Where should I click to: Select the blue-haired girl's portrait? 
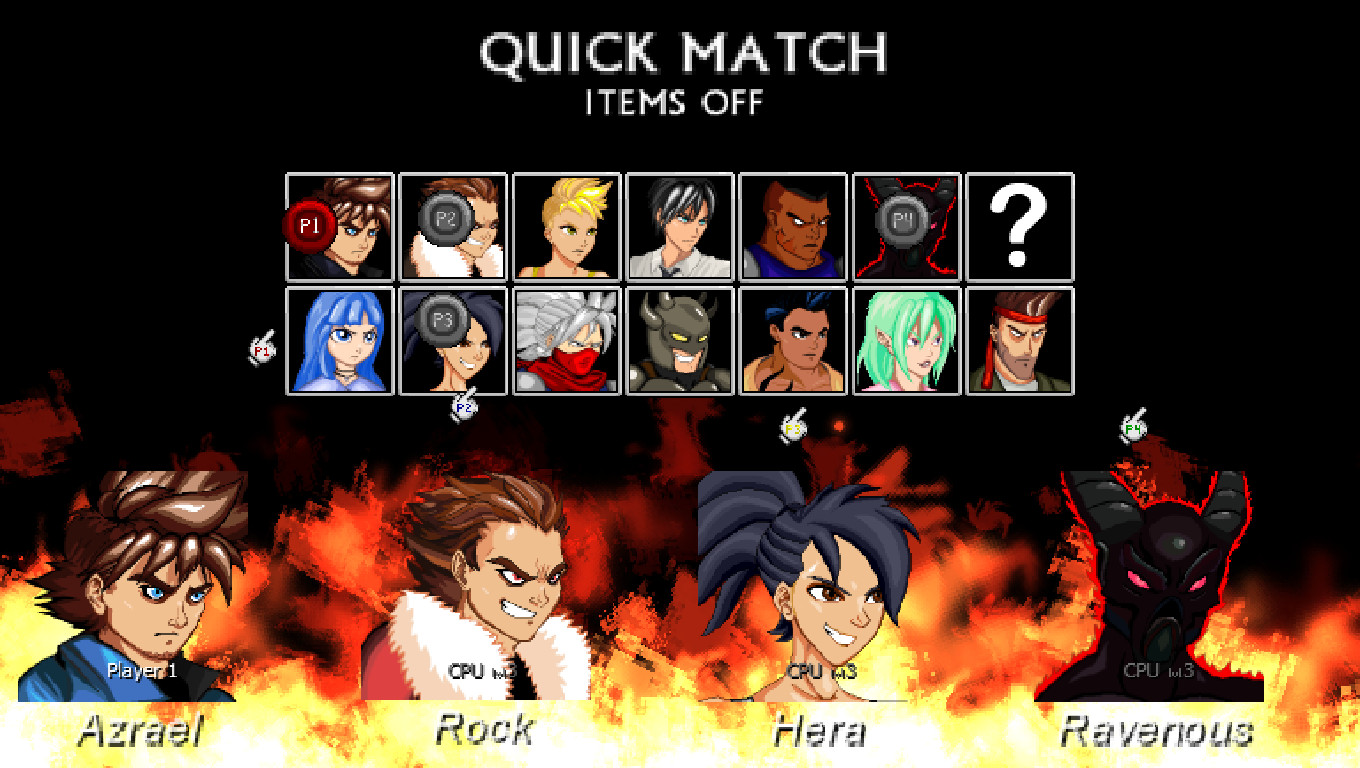click(339, 343)
